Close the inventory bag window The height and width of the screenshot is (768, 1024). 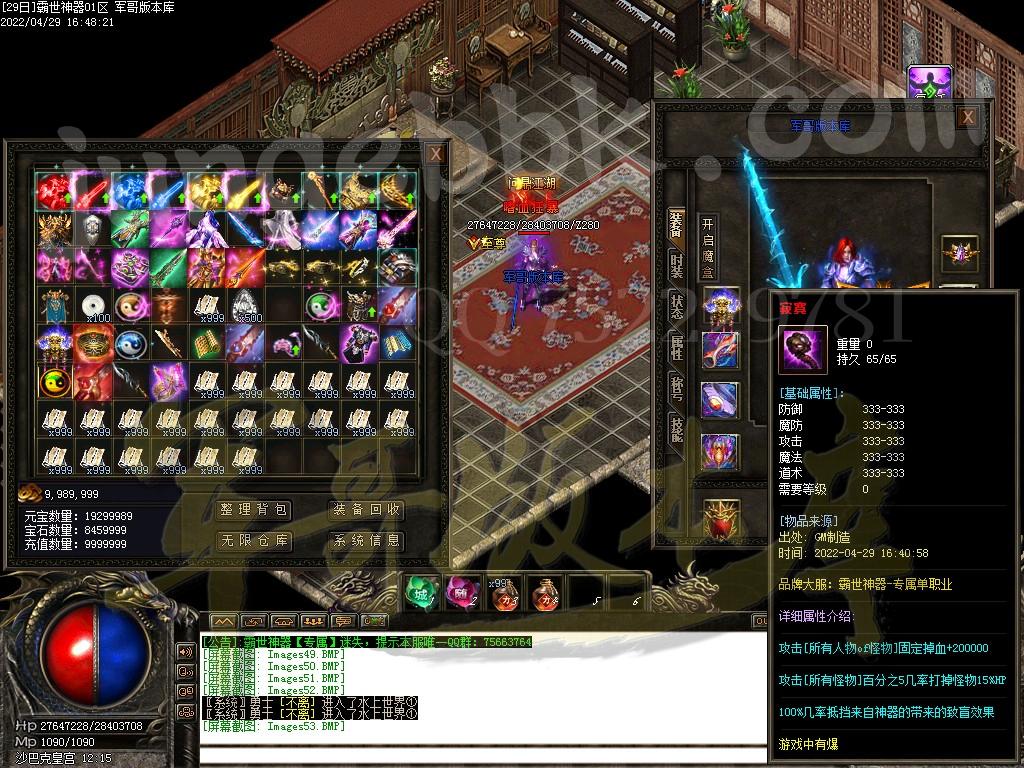pyautogui.click(x=436, y=154)
